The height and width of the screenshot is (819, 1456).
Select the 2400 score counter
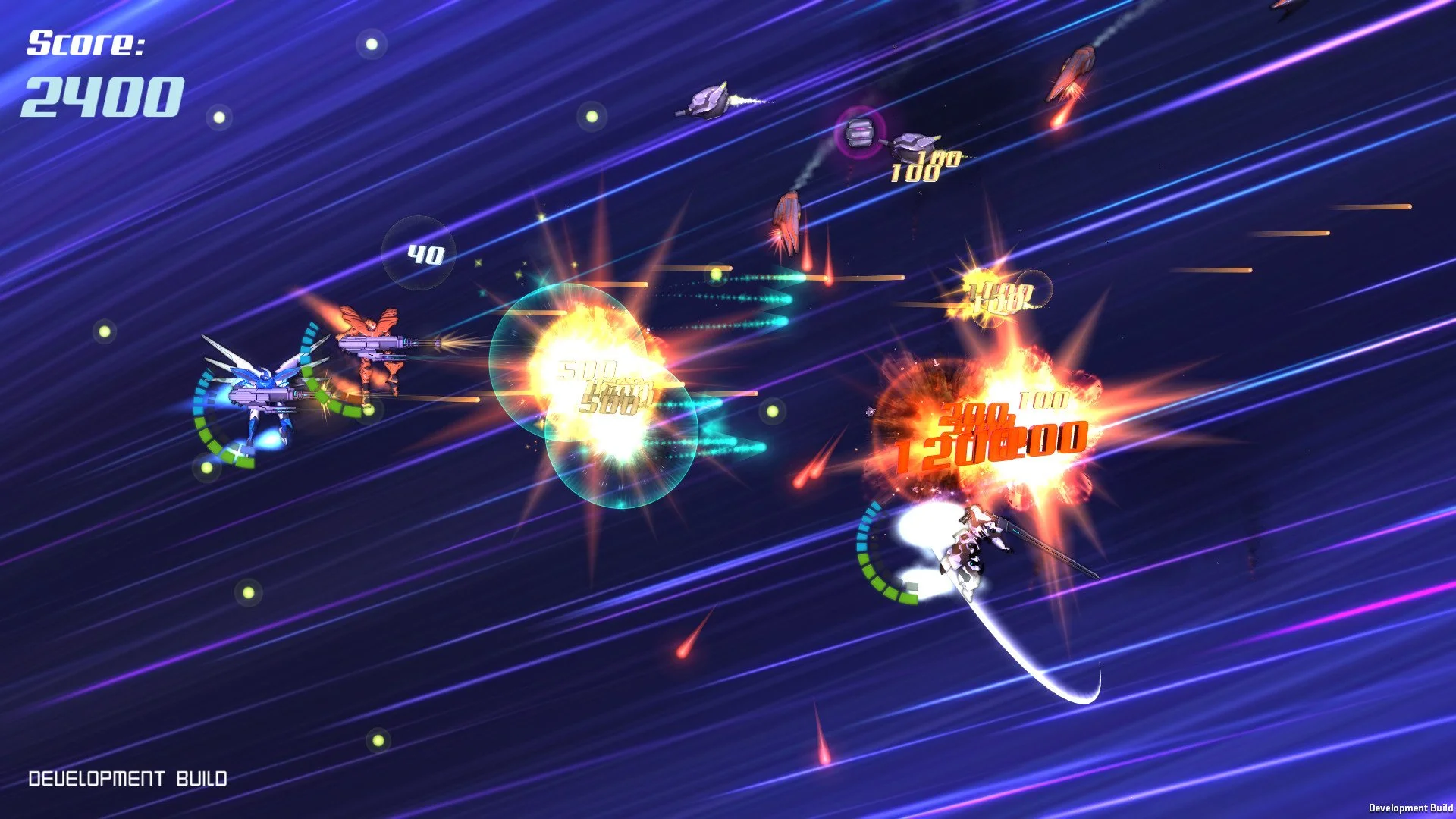click(x=102, y=95)
